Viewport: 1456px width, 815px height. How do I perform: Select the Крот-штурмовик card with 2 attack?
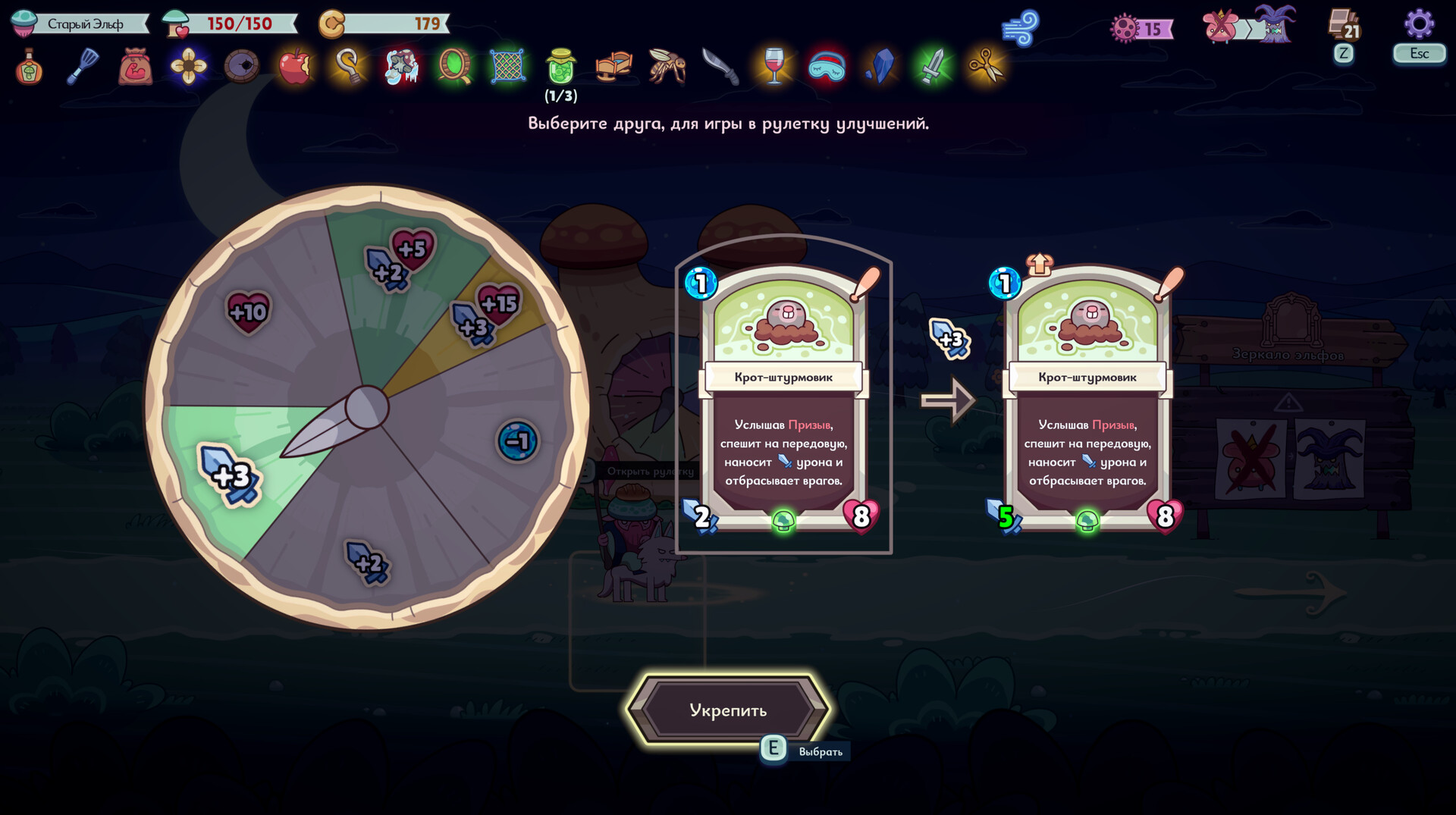(x=783, y=400)
